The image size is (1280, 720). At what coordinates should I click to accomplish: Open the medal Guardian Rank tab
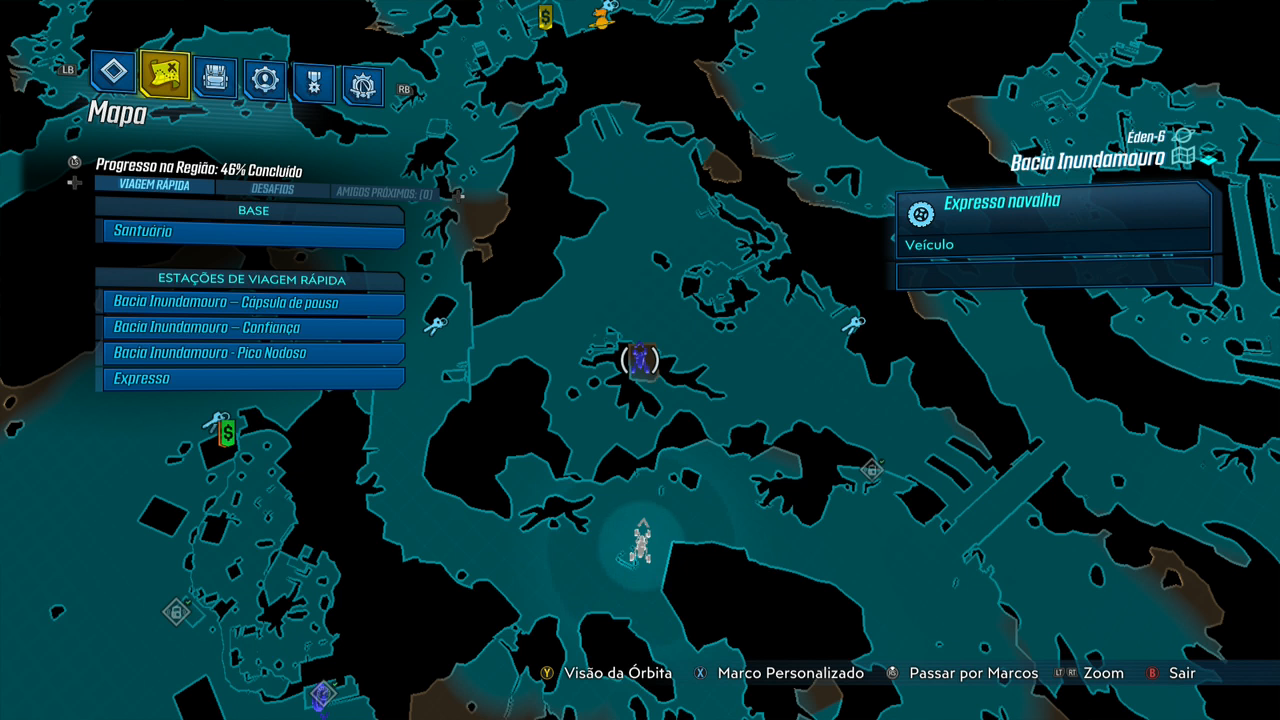314,82
